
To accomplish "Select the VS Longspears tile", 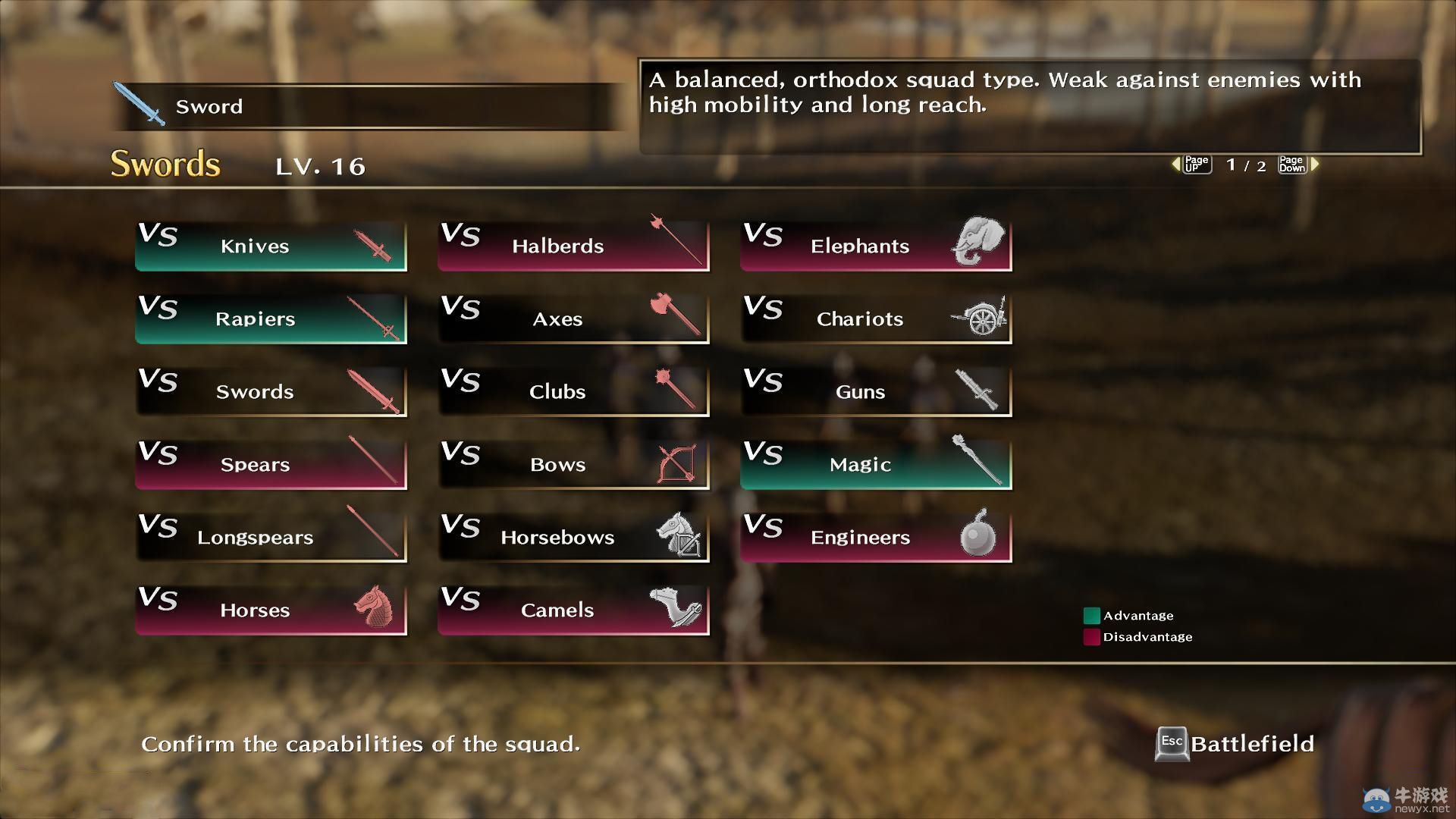I will (x=271, y=537).
